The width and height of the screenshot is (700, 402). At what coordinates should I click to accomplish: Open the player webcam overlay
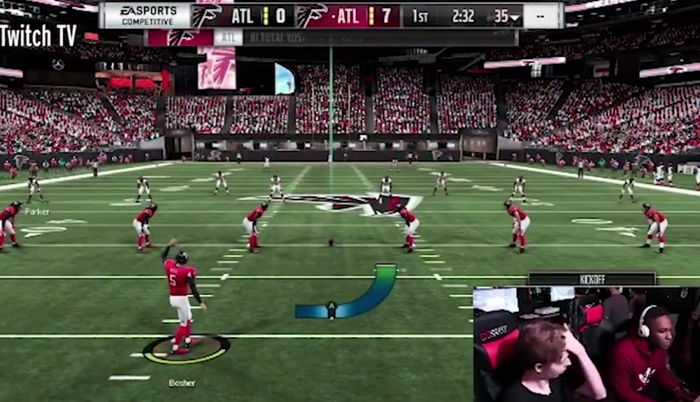pos(586,344)
